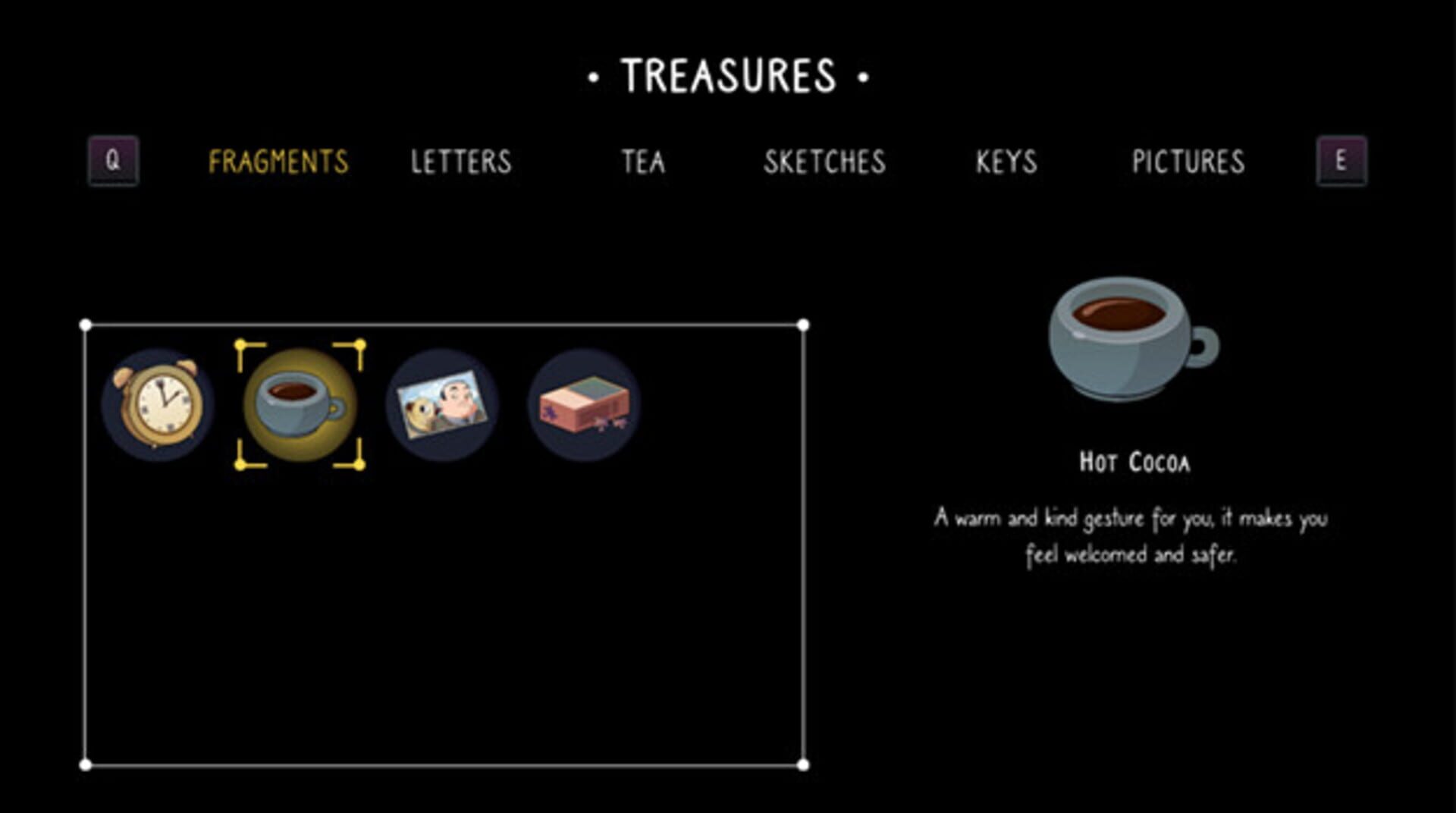The image size is (1456, 813).
Task: Click the Hot Cocoa description text
Action: click(x=1130, y=535)
